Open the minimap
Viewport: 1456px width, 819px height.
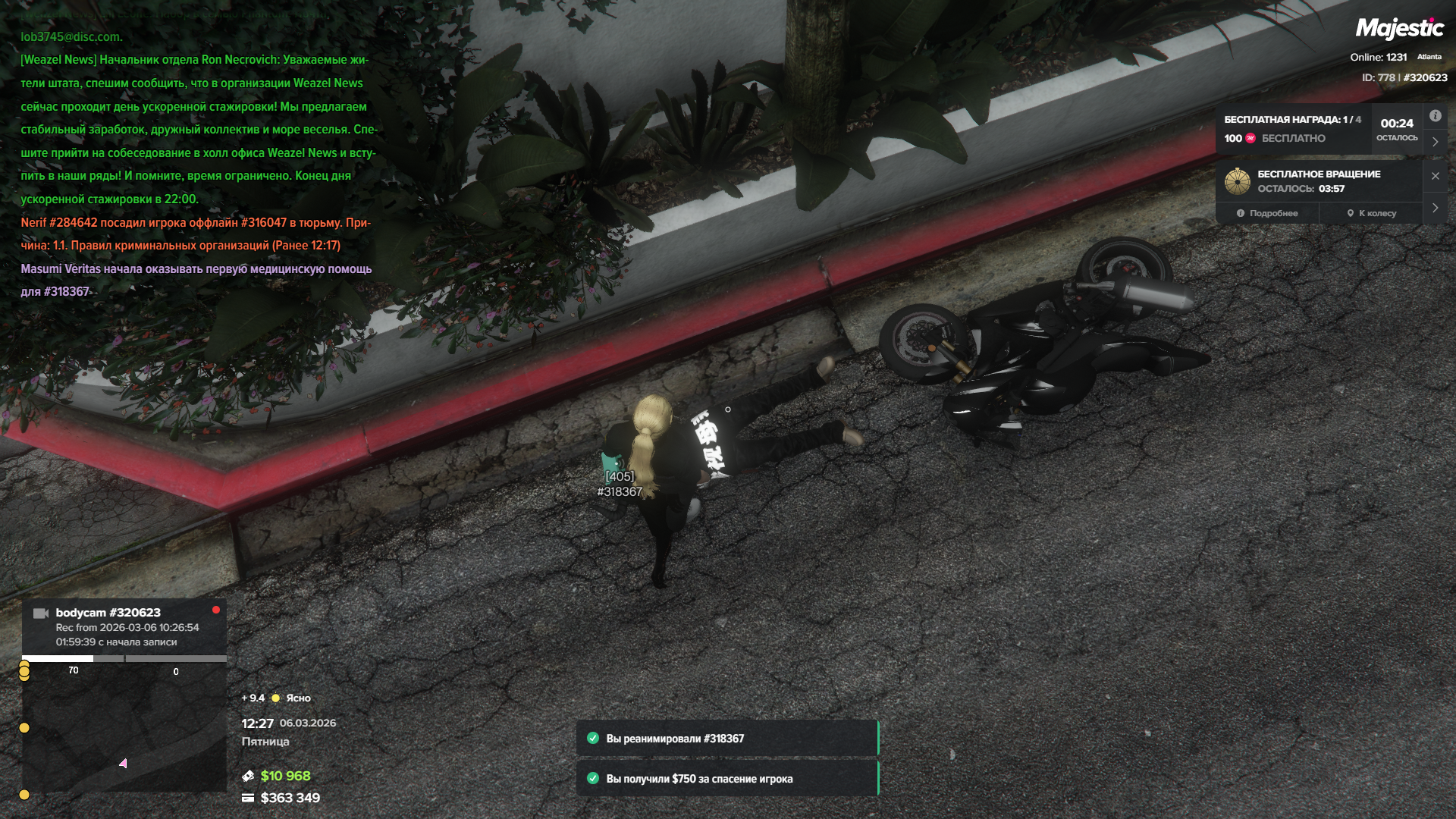point(124,730)
